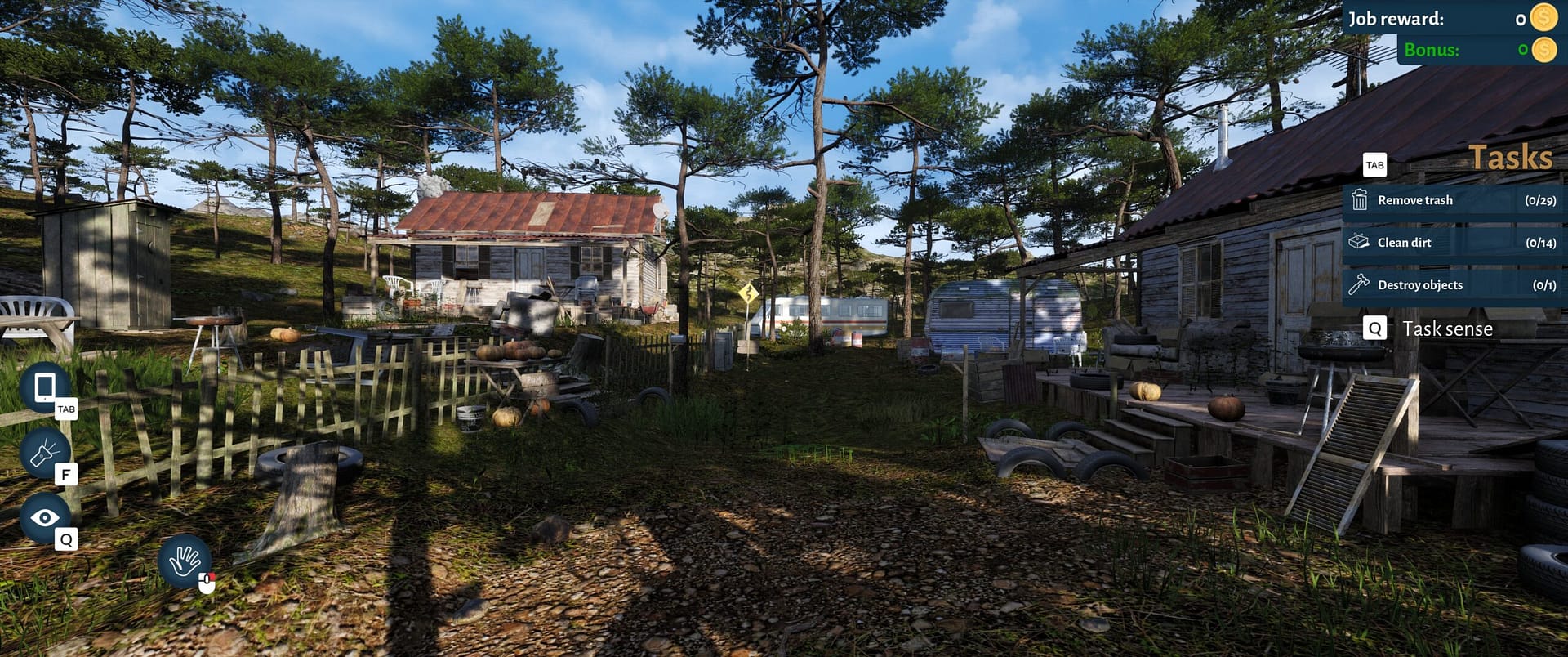Click the Task sense magnifier icon

click(1376, 328)
